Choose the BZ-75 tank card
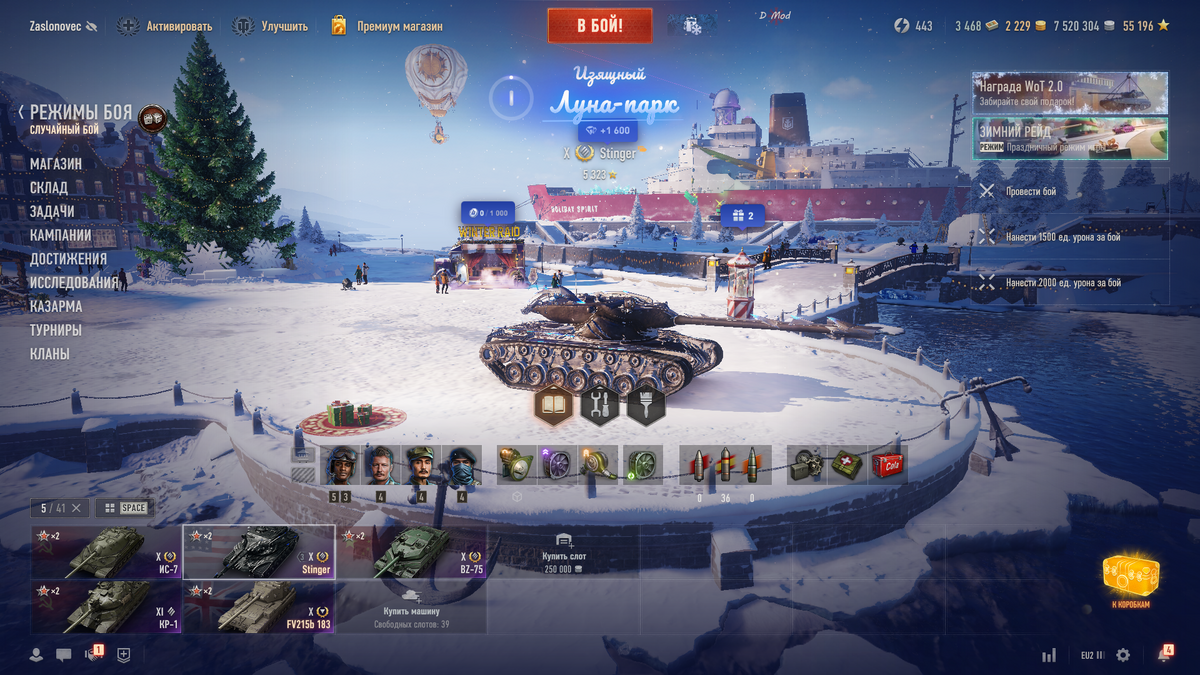The image size is (1200, 675). (x=411, y=552)
